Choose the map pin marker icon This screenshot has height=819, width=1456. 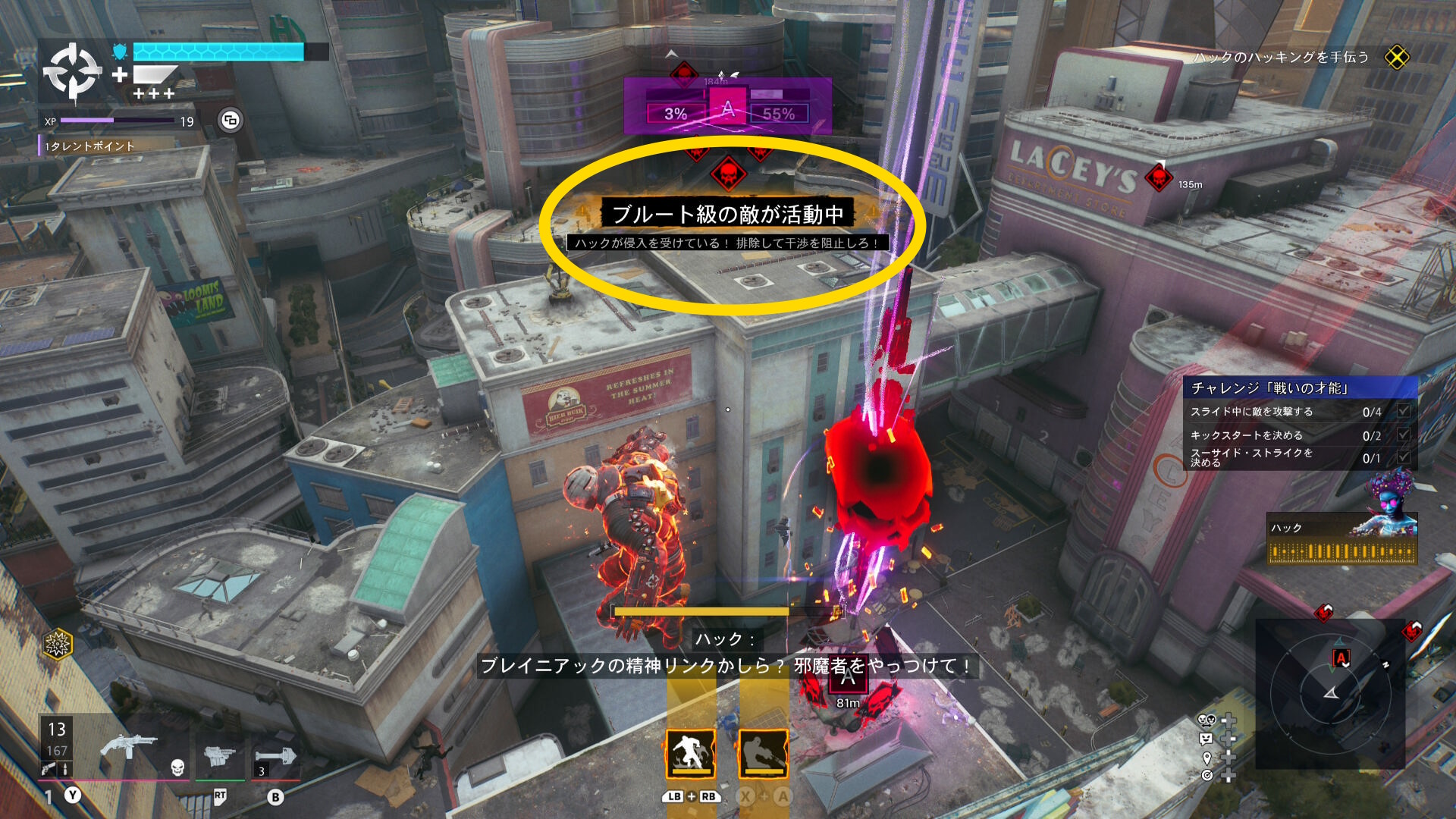pyautogui.click(x=1207, y=758)
